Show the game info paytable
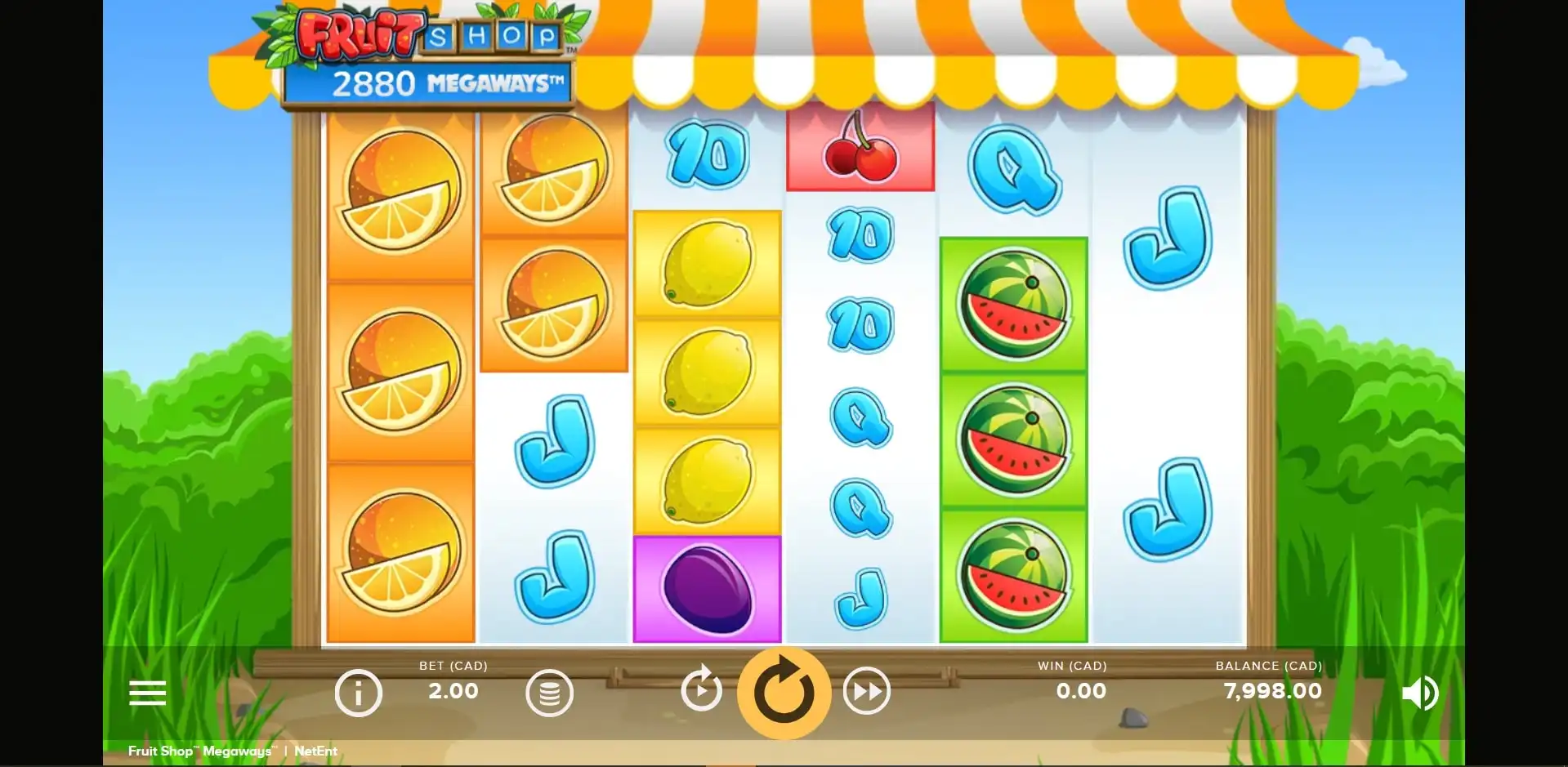Screen dimensions: 1568x767 [x=358, y=693]
